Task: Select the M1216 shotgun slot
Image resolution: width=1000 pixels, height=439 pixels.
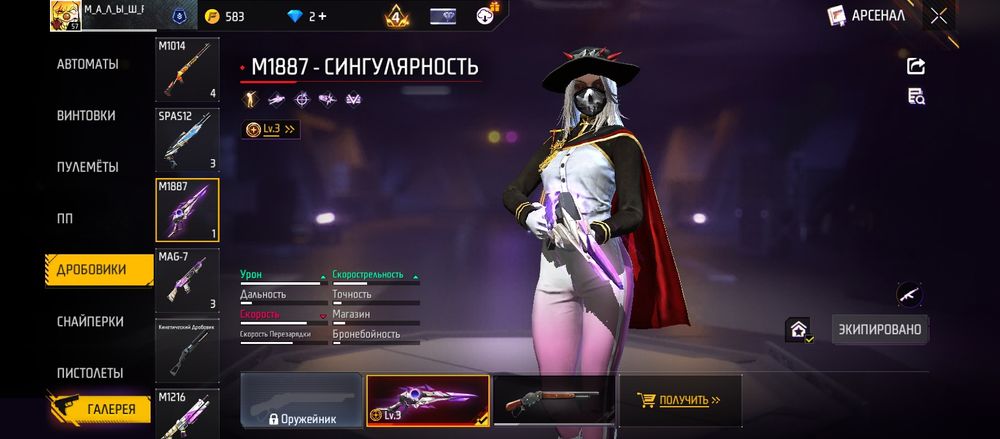Action: 188,414
